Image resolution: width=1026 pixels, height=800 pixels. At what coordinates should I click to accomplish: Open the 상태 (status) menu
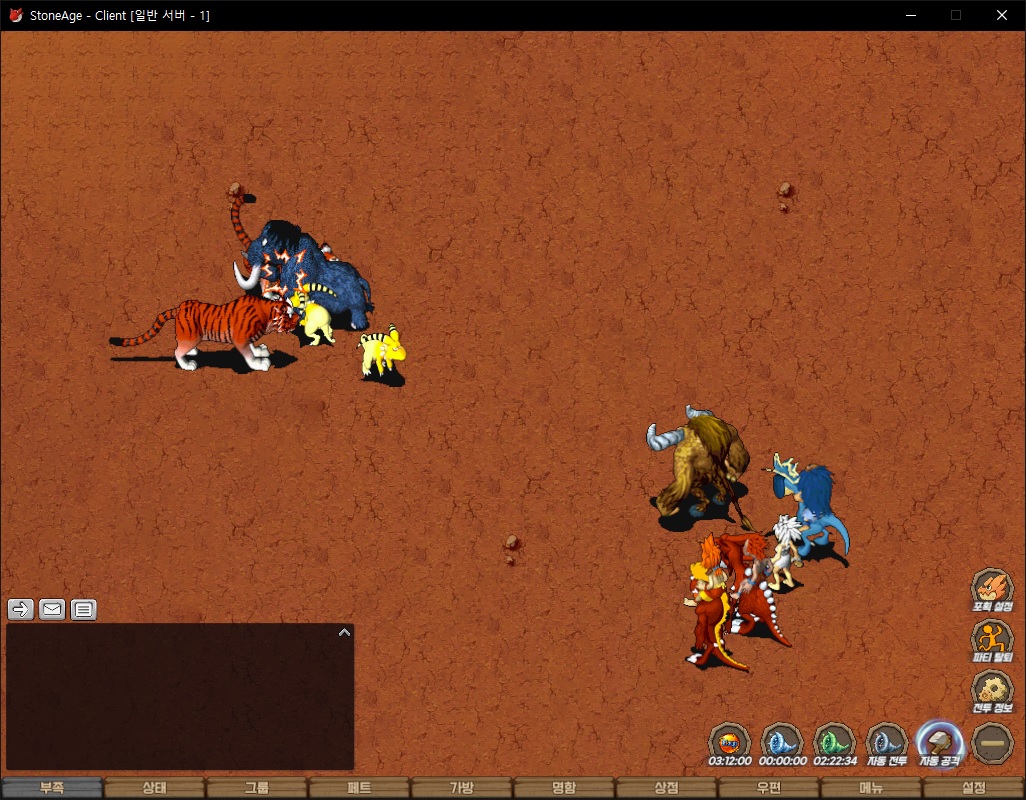154,788
